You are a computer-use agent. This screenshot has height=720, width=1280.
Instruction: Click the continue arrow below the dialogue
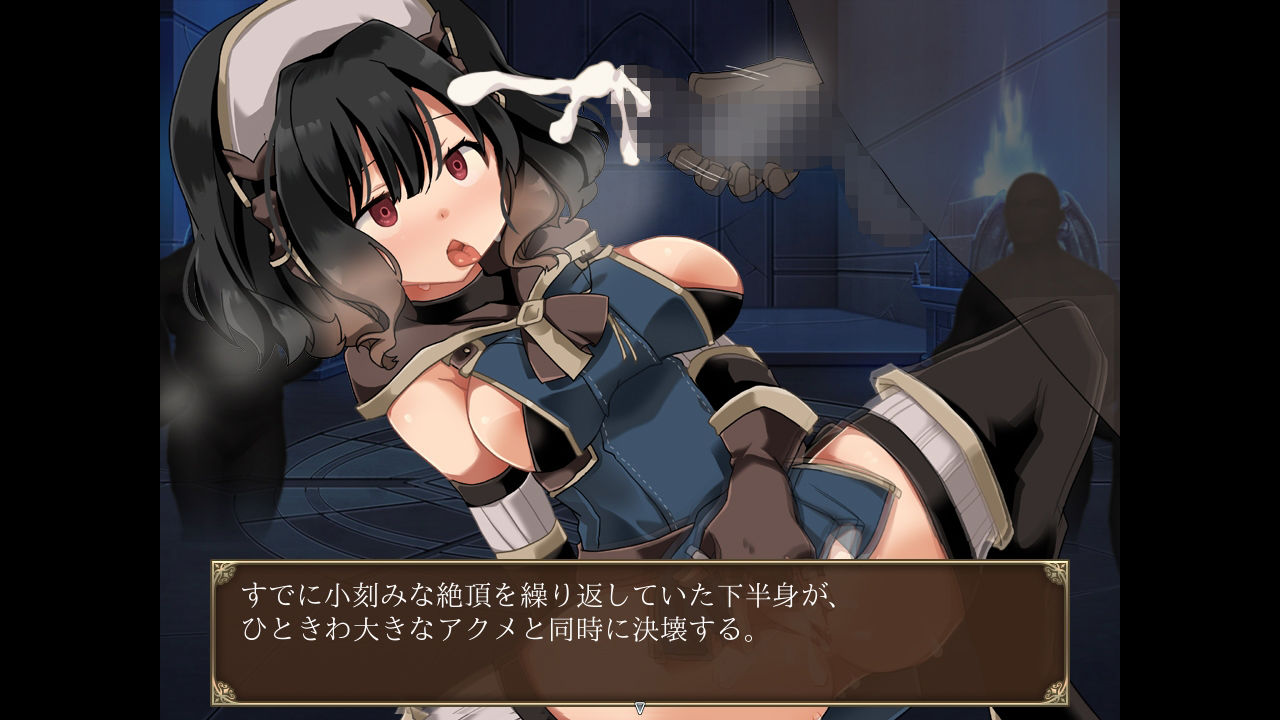[640, 708]
